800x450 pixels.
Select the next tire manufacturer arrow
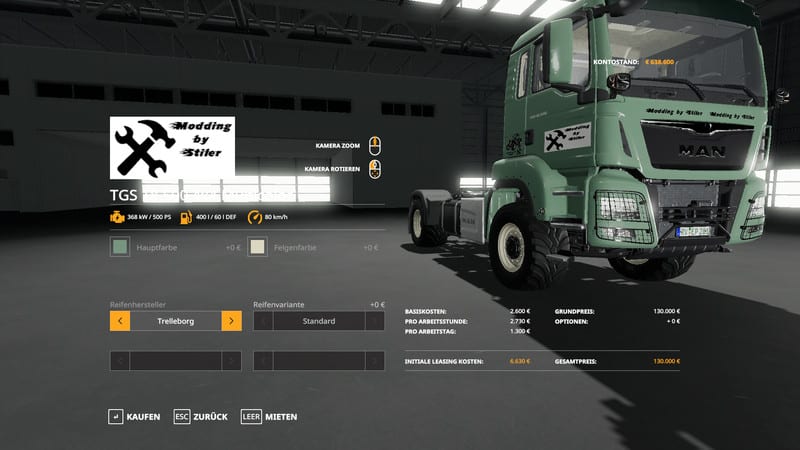[231, 321]
